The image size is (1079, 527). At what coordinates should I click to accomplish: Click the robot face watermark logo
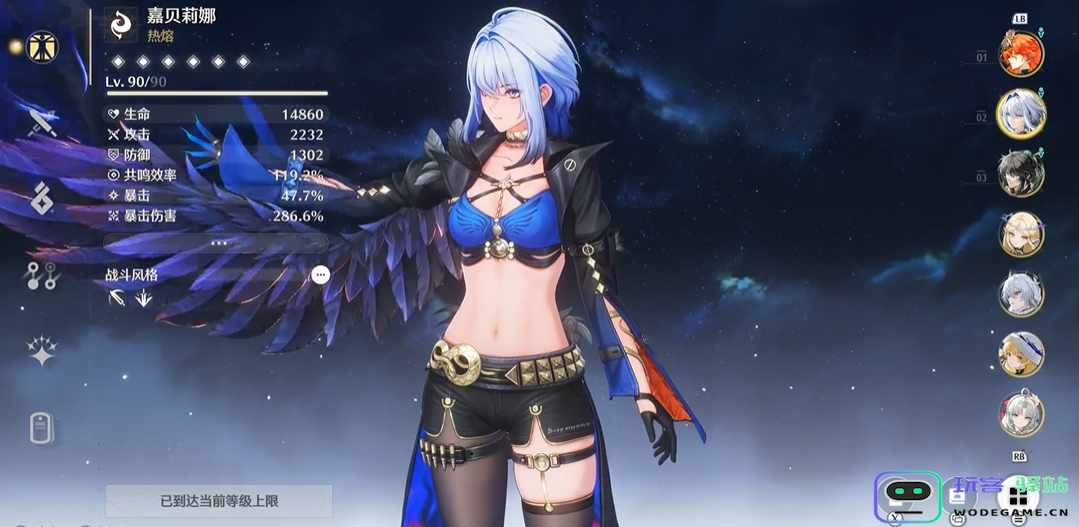(908, 496)
